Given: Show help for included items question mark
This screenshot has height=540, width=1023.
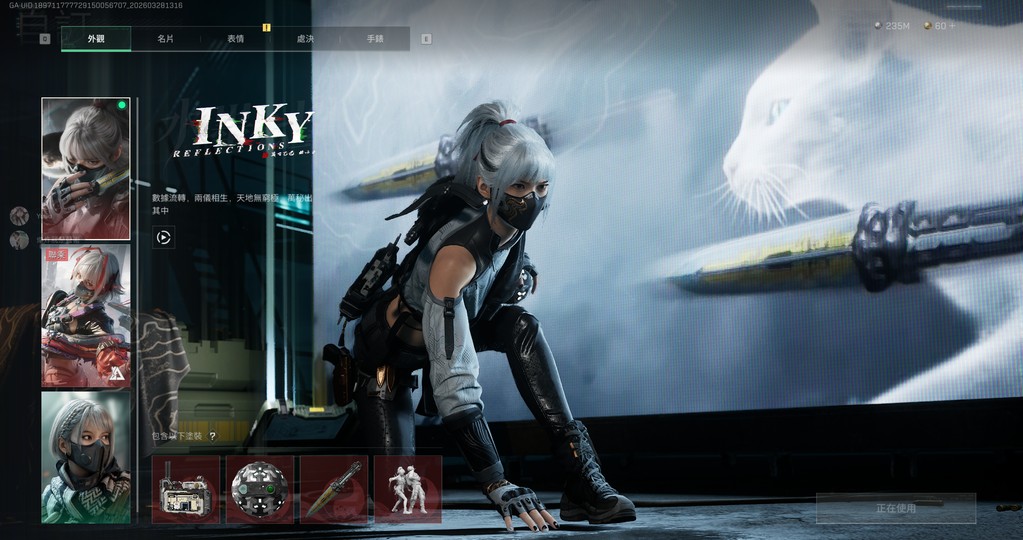Looking at the screenshot, I should 212,436.
